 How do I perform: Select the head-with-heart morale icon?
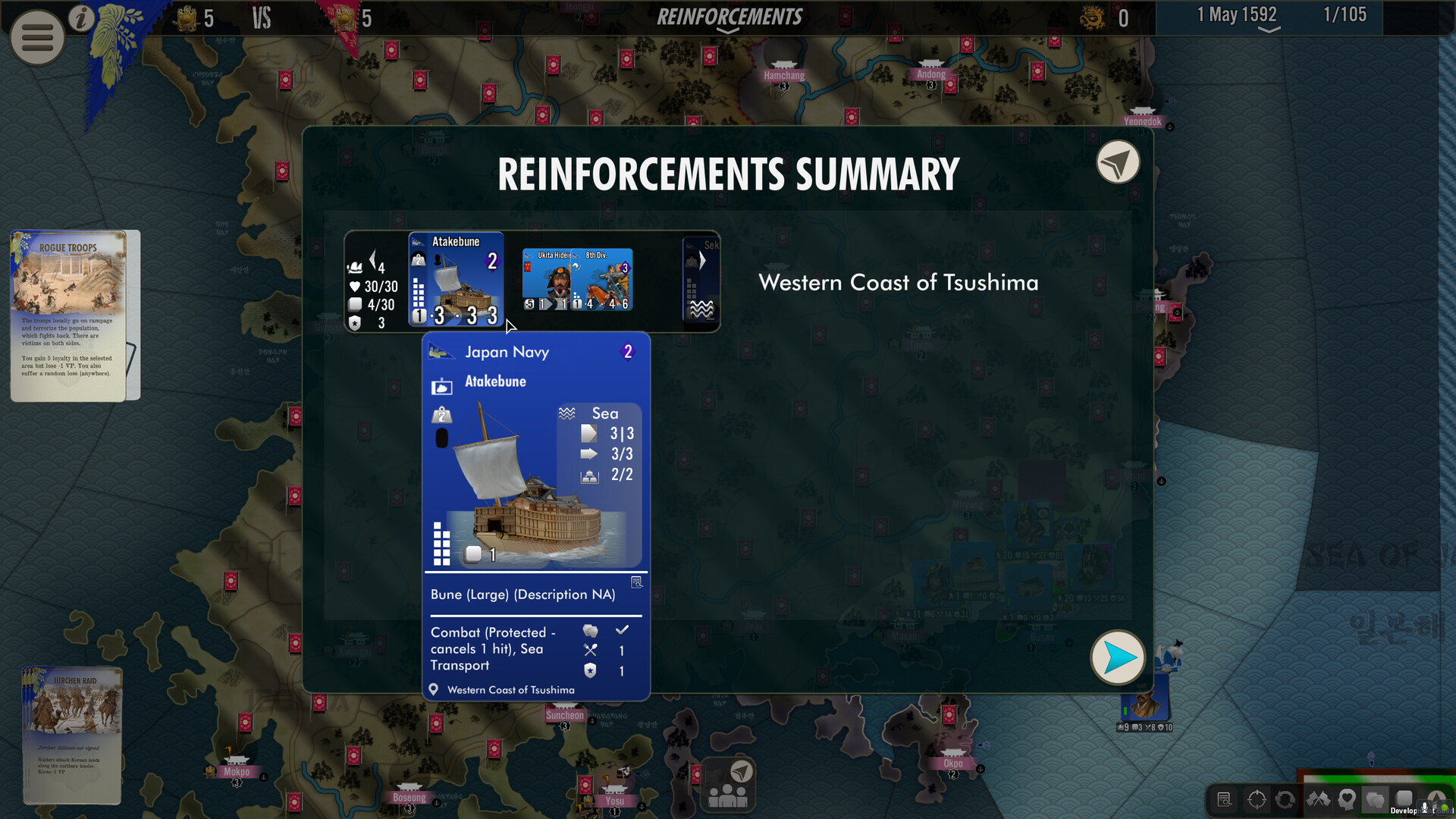[x=1346, y=800]
